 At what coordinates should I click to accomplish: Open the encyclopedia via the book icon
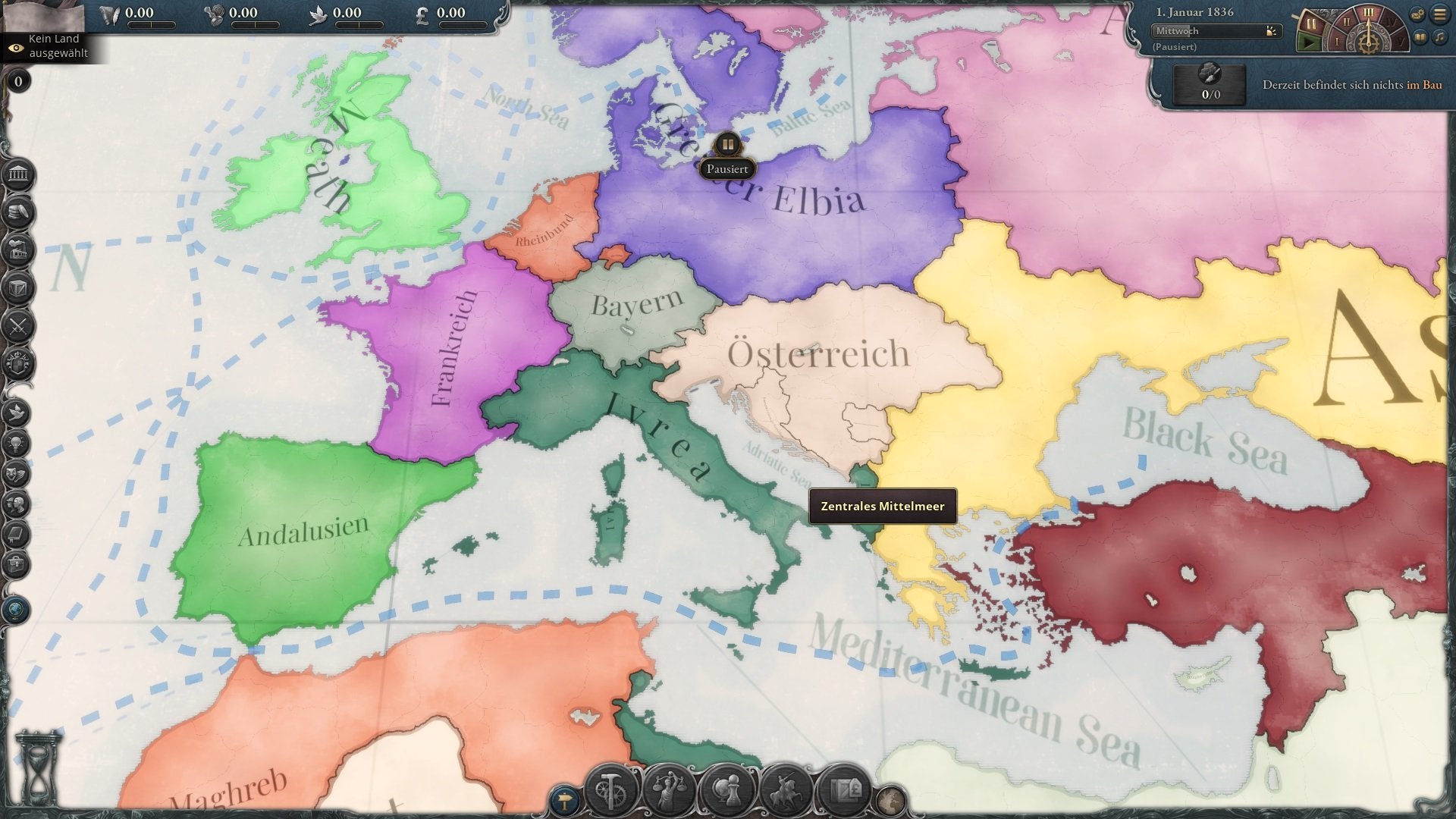coord(1420,38)
